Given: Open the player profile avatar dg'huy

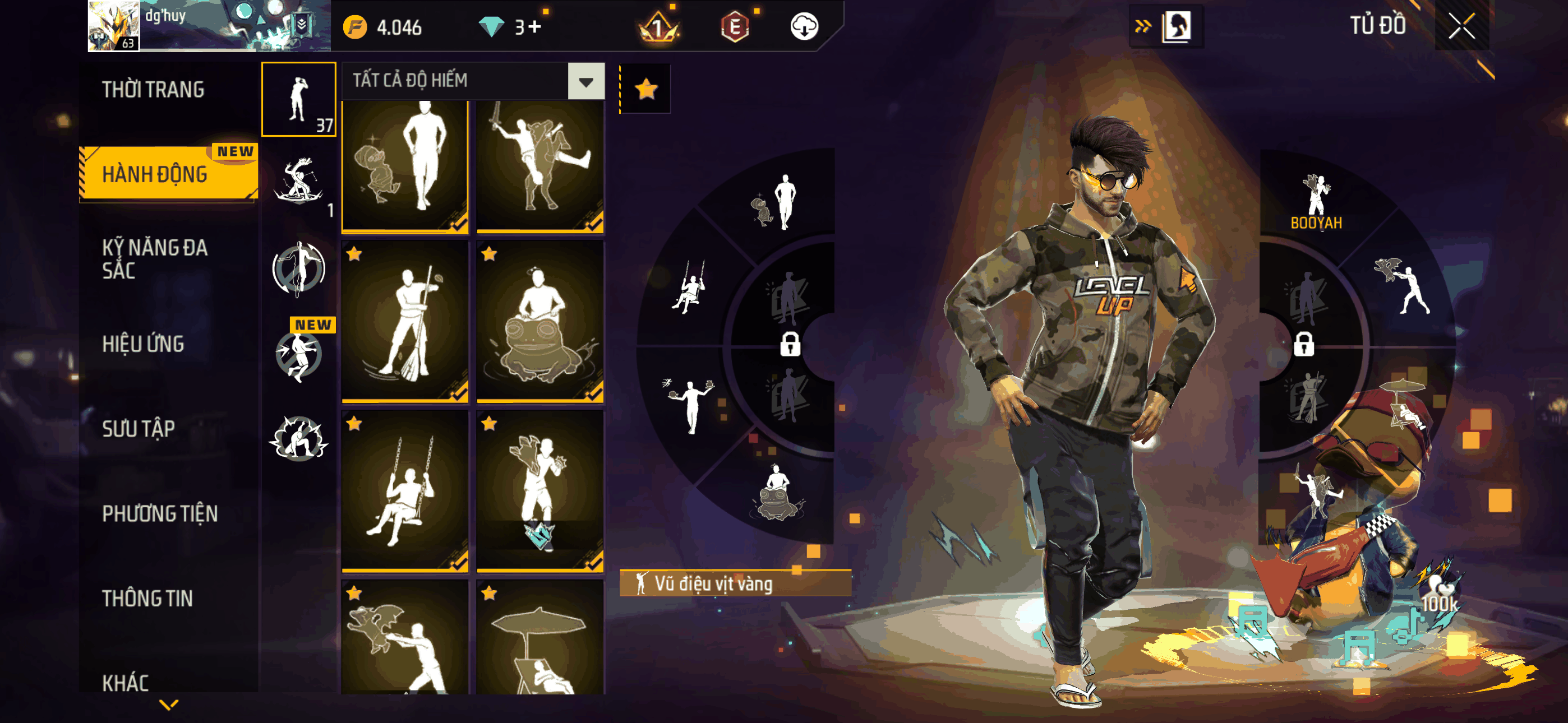Looking at the screenshot, I should point(114,26).
